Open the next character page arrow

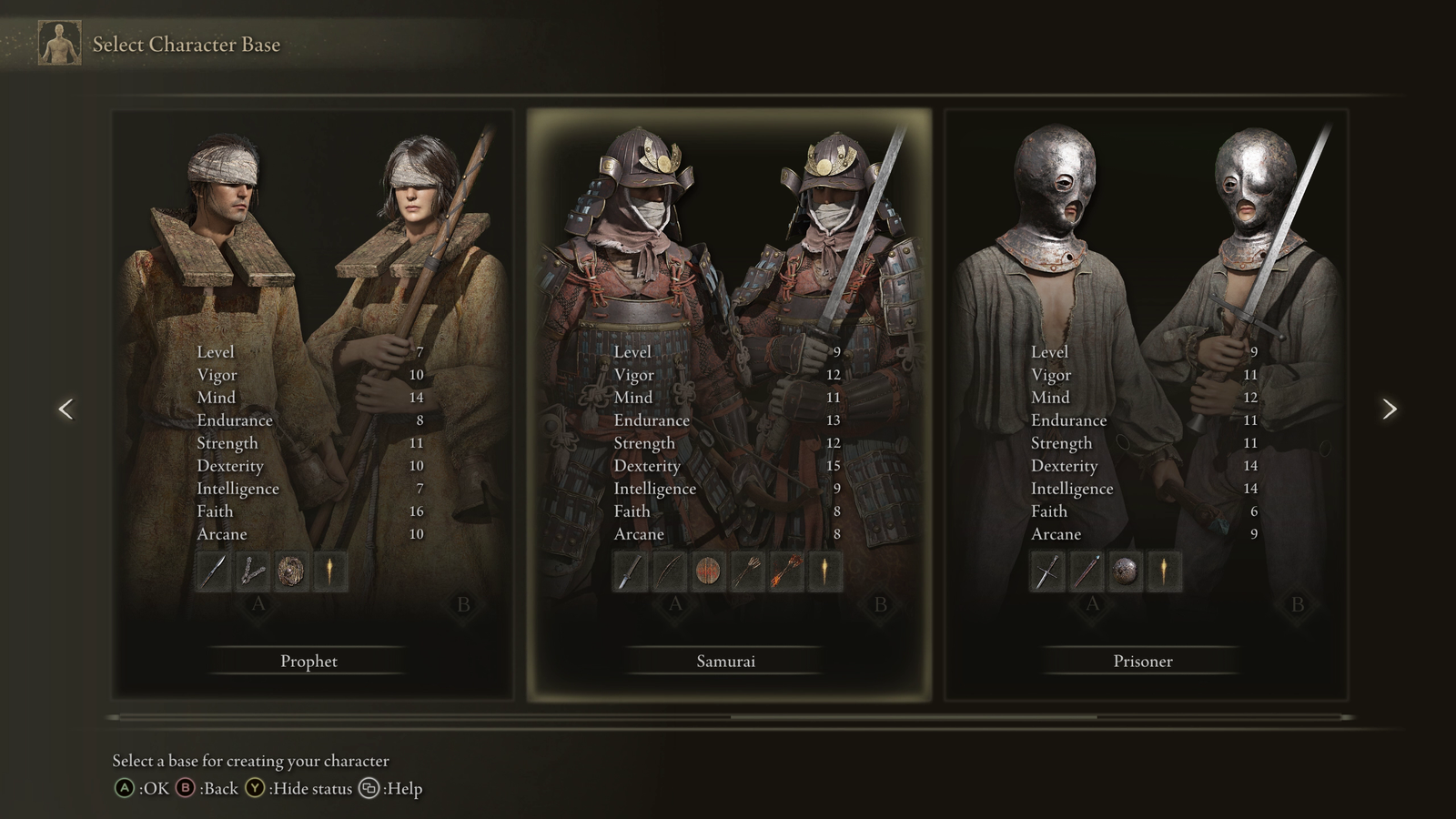(1390, 409)
